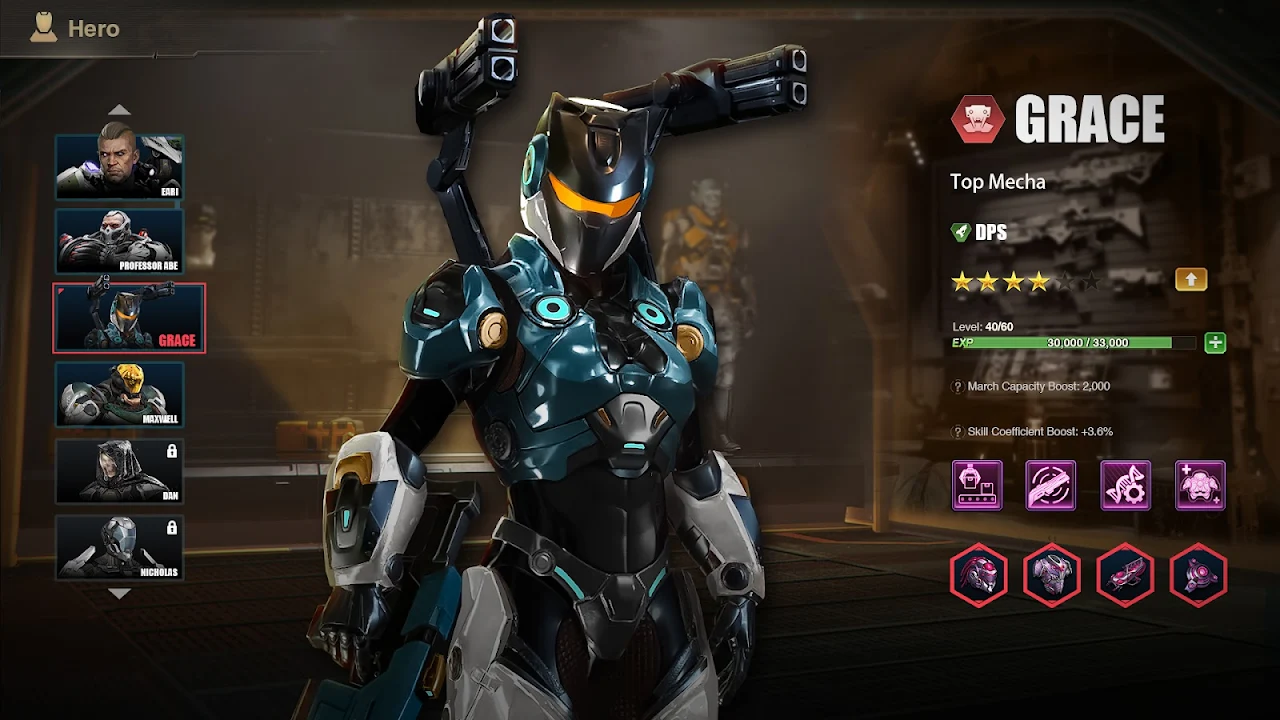Upgrade Grace's star rank with the gold arrow
Viewport: 1280px width, 720px height.
[x=1191, y=280]
